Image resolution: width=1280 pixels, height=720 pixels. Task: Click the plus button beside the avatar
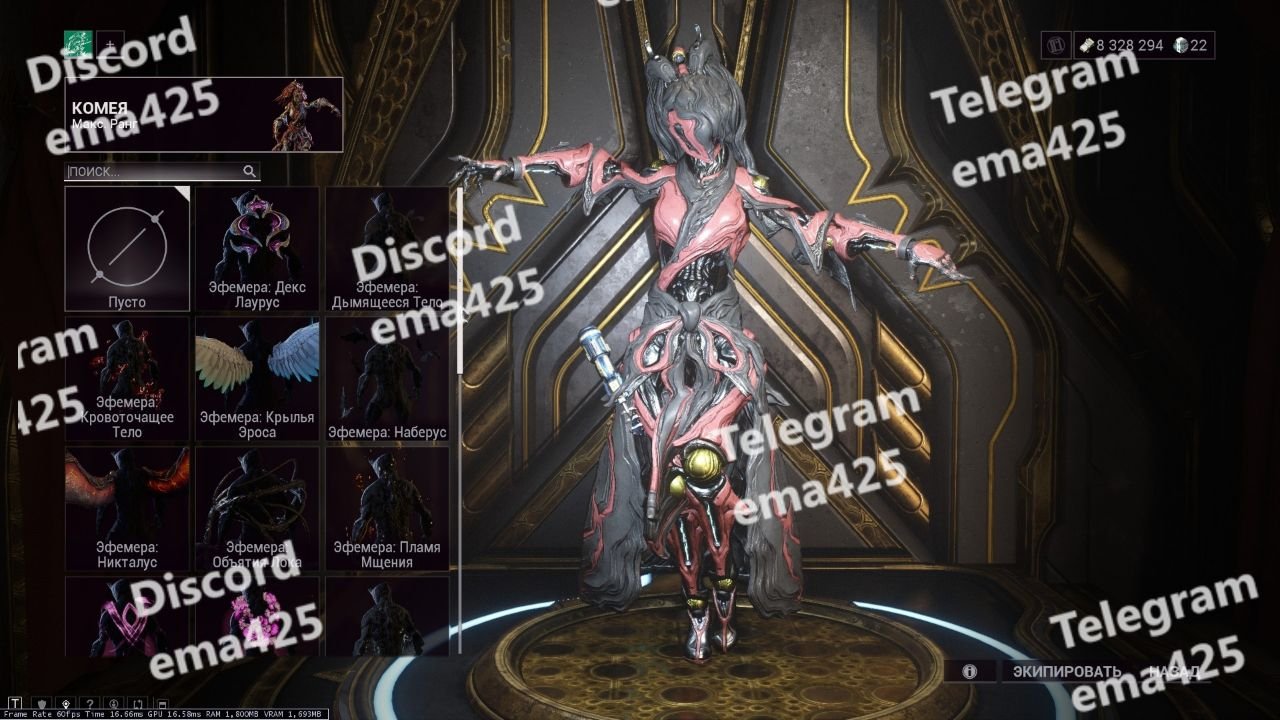point(110,44)
